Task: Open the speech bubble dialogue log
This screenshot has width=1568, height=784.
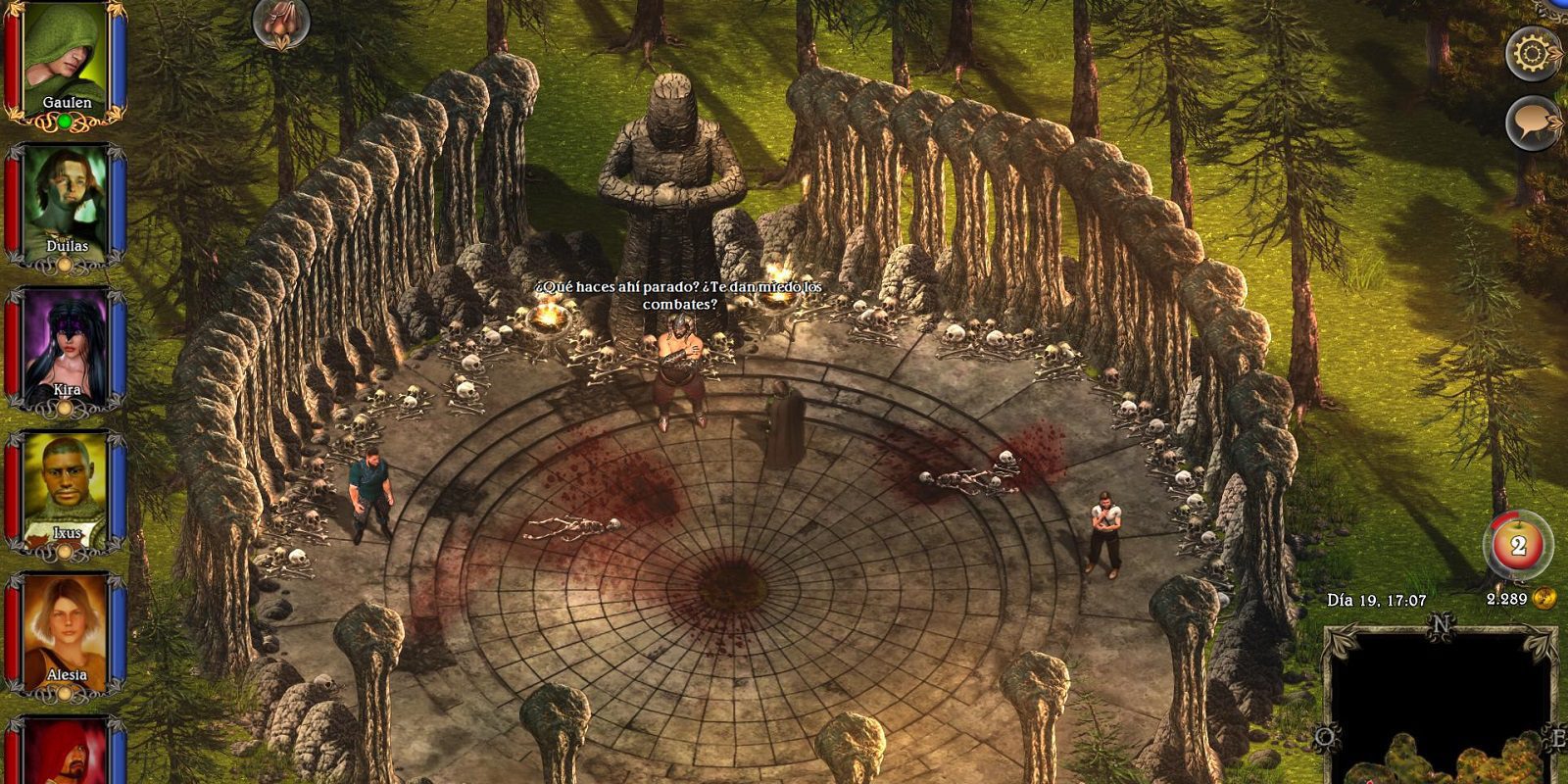Action: (1533, 123)
